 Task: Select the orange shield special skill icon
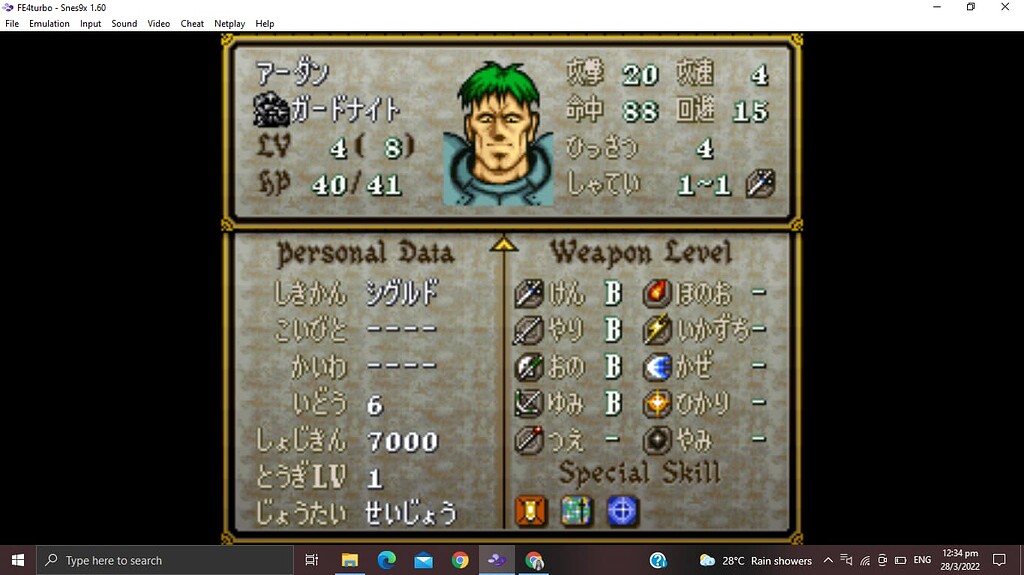pyautogui.click(x=531, y=511)
